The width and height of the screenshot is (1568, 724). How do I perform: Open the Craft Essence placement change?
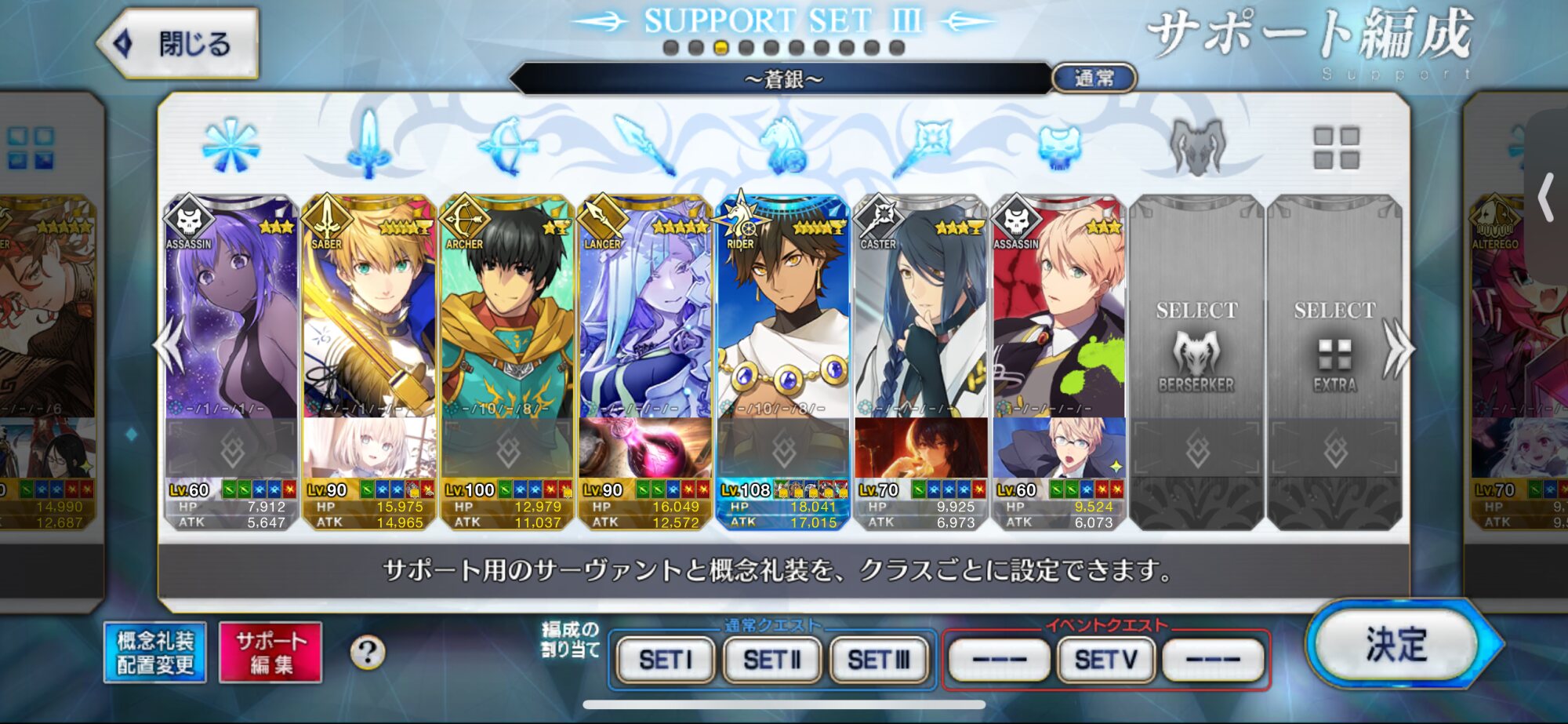click(x=155, y=653)
